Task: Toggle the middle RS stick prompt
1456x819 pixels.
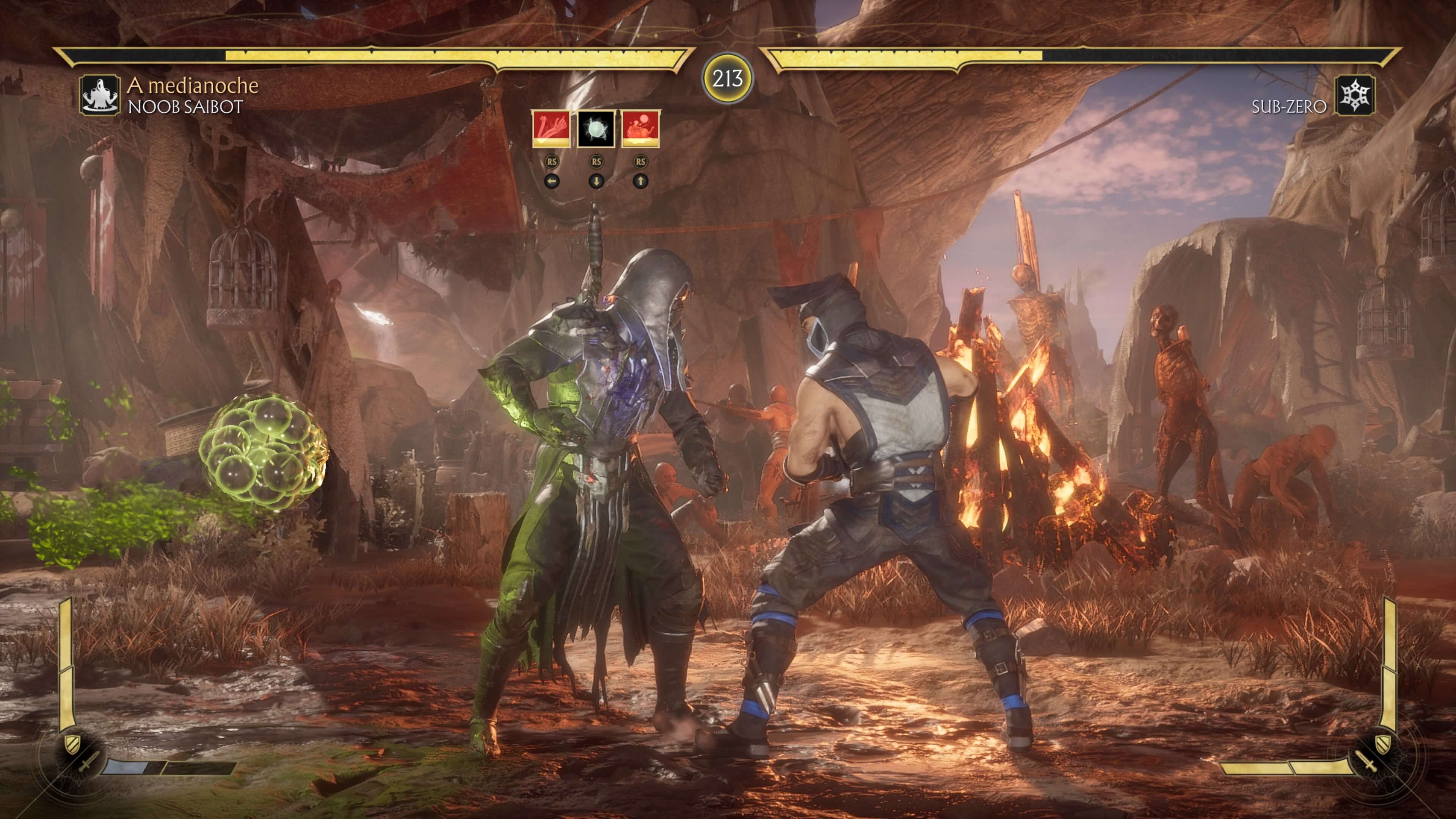Action: (x=596, y=161)
